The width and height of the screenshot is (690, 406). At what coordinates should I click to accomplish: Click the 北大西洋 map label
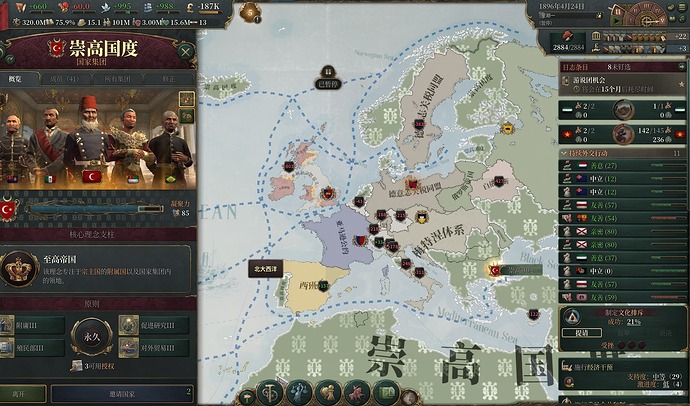(267, 269)
